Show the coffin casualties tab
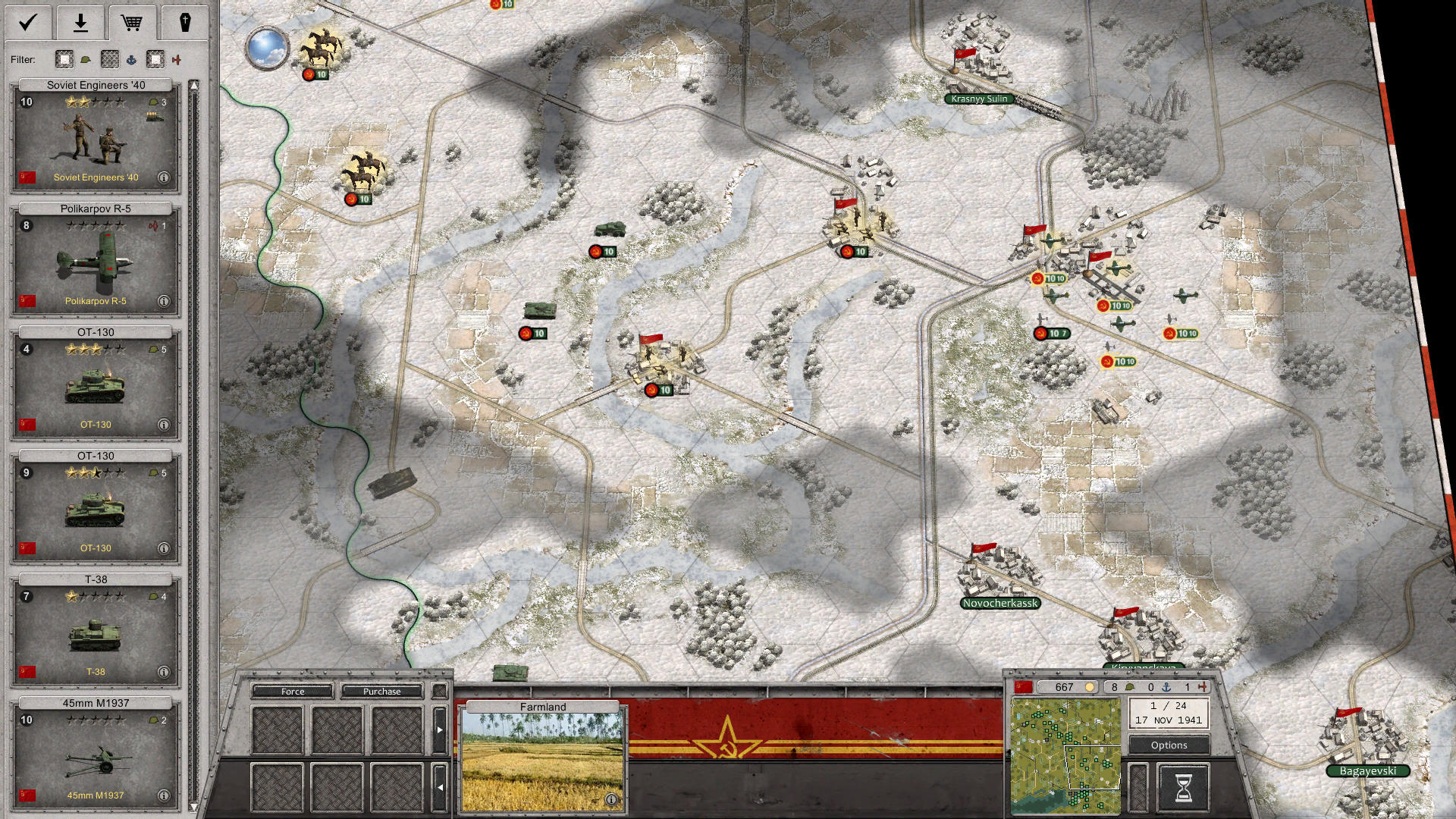Screen dimensions: 1456x819 tap(184, 23)
